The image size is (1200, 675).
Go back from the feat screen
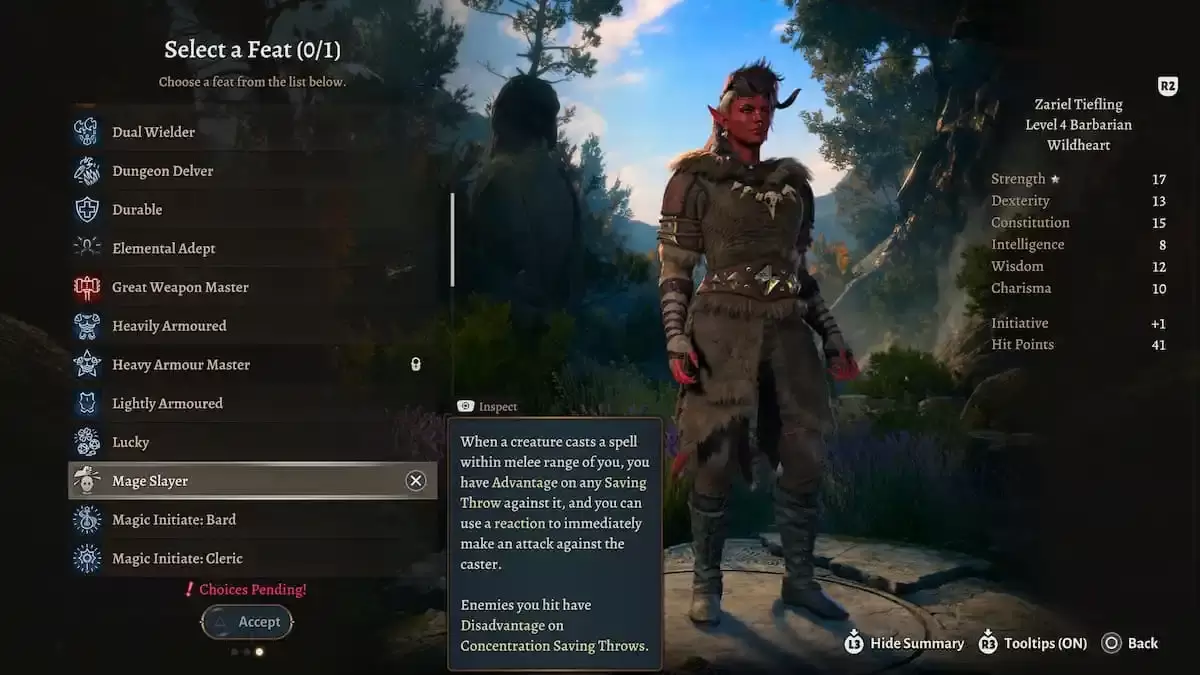pyautogui.click(x=1130, y=643)
